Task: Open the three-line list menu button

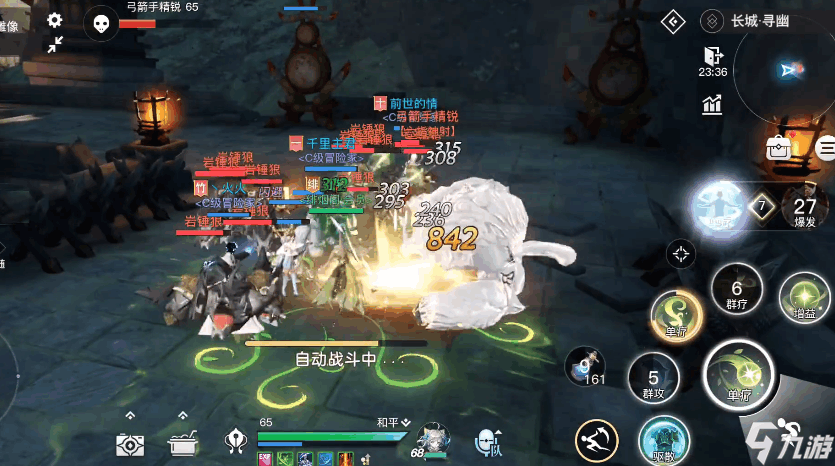Action: tap(826, 149)
